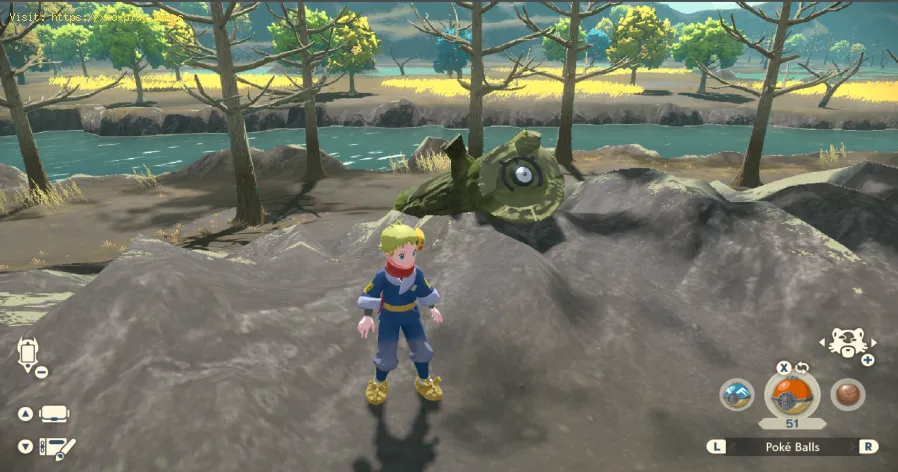Choose the blue Feather Ball slot
Screen dimensions: 898x472
pos(737,394)
